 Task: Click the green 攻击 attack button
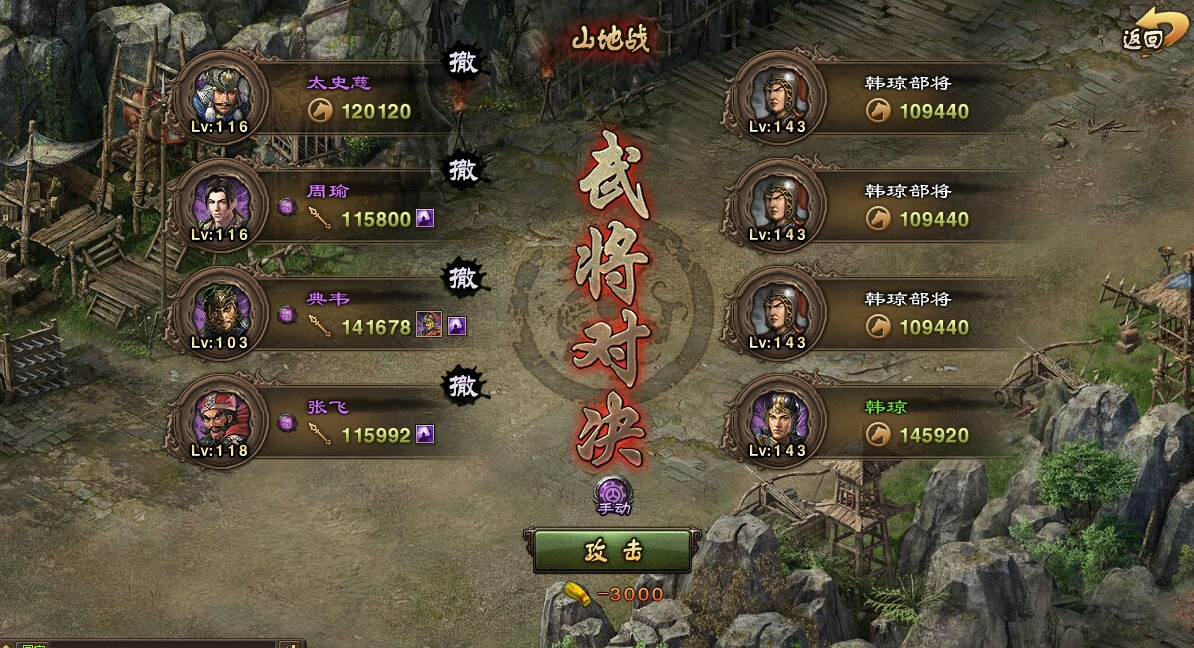pyautogui.click(x=612, y=551)
